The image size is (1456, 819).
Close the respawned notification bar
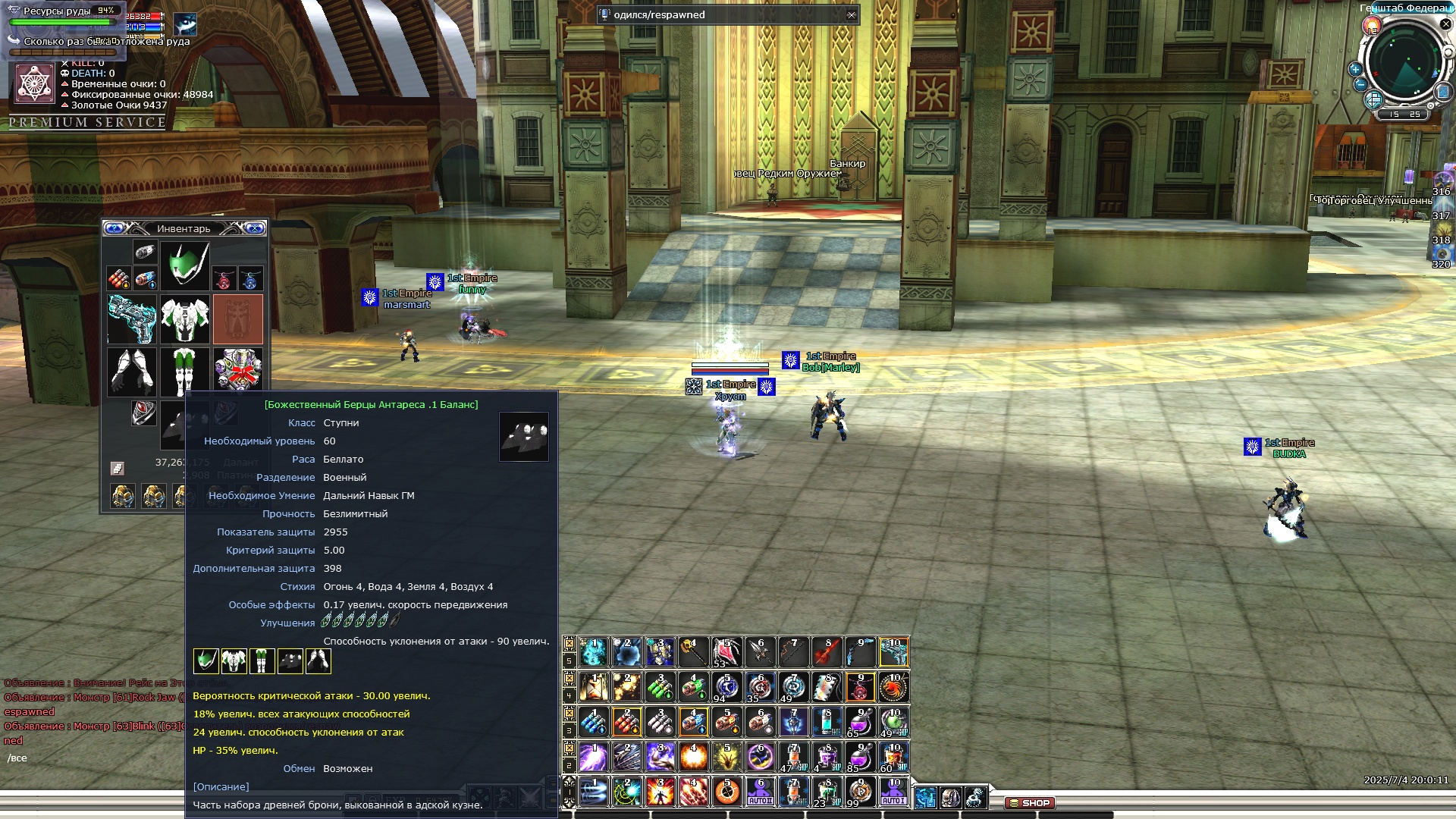point(852,15)
